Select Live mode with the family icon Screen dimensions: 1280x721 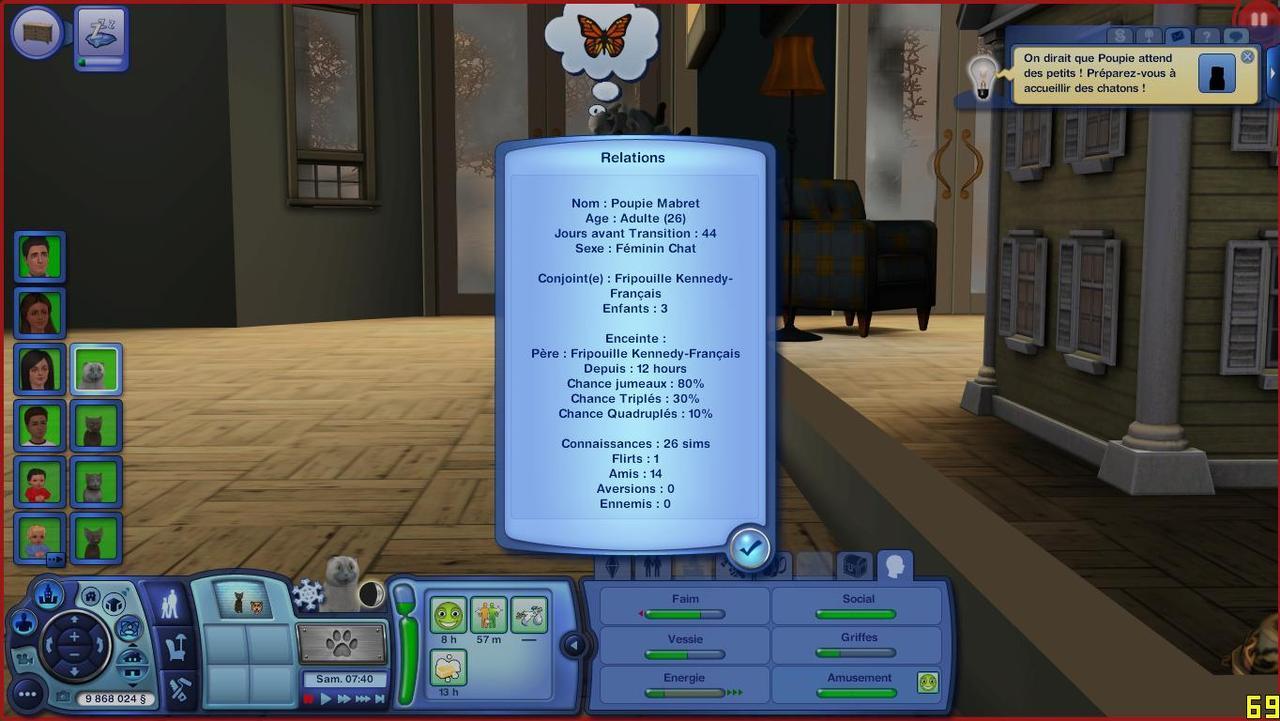pos(171,603)
